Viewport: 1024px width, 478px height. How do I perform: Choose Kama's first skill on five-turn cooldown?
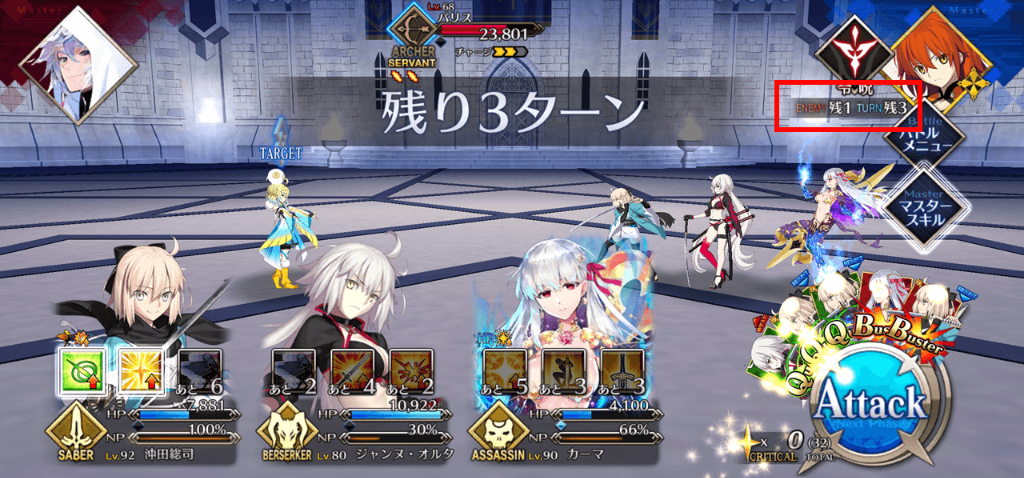pos(503,370)
